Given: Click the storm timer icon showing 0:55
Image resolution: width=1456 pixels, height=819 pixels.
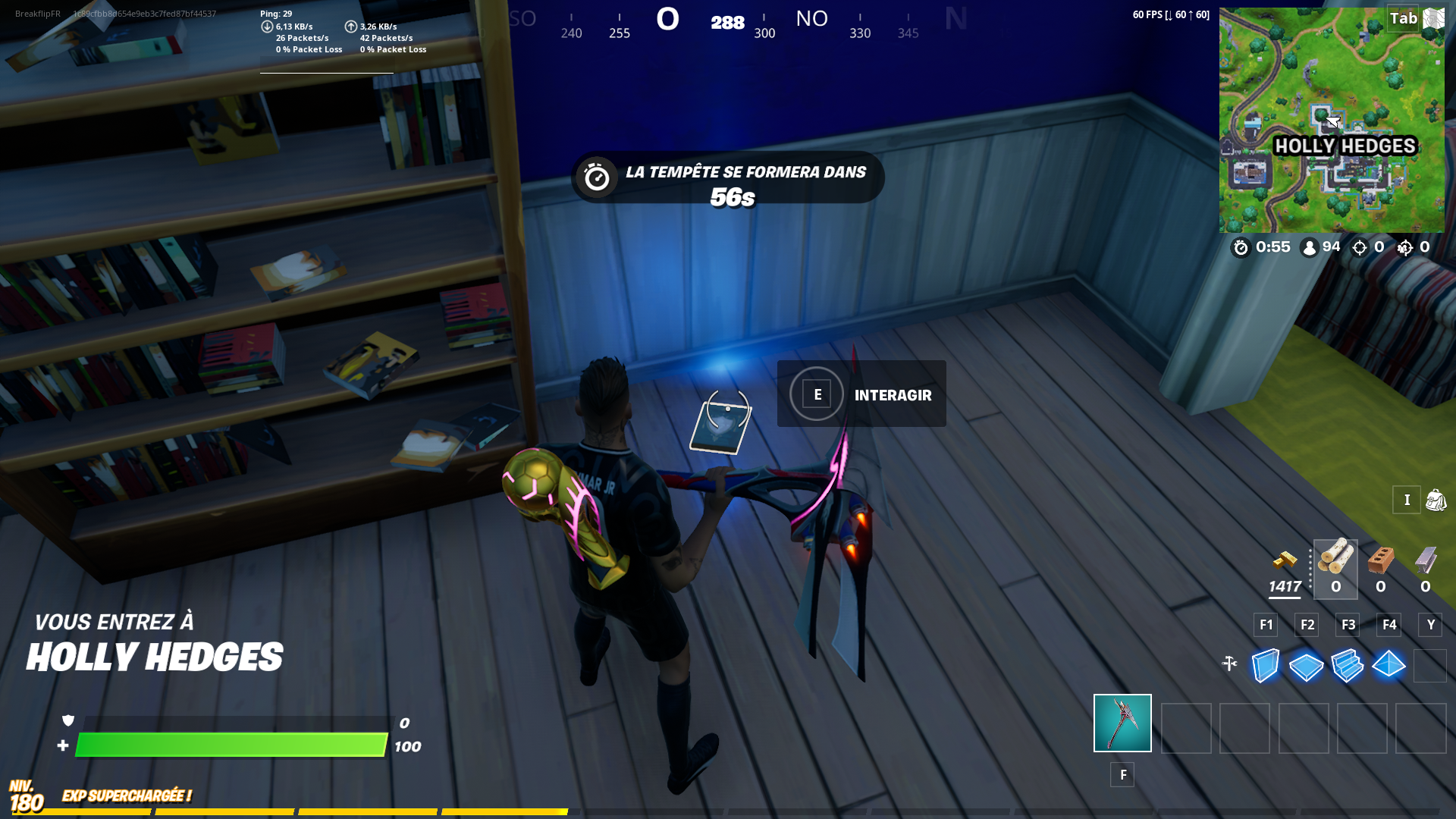Looking at the screenshot, I should click(1241, 247).
